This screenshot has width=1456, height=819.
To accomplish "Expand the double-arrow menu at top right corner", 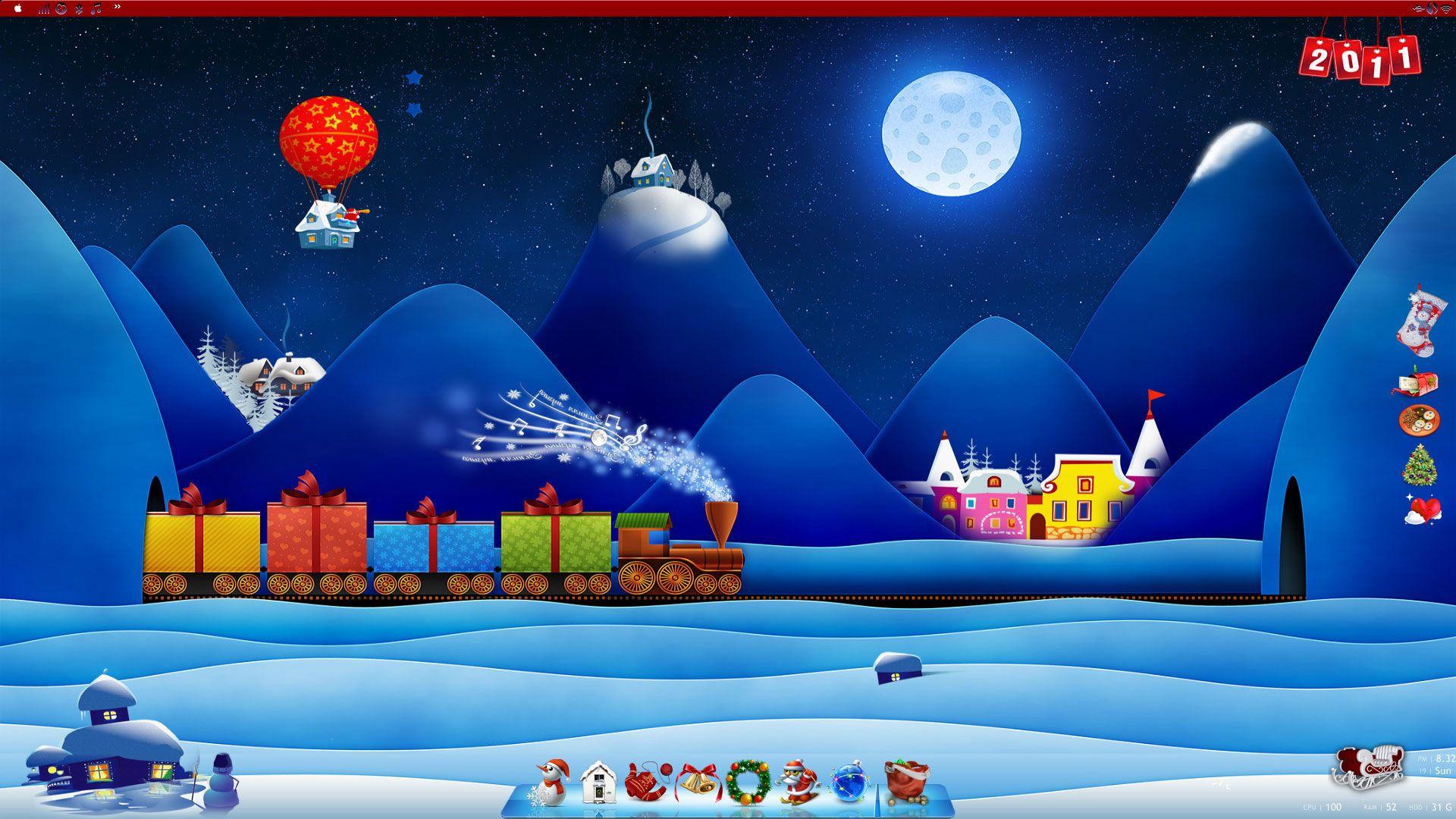I will coord(1417,8).
